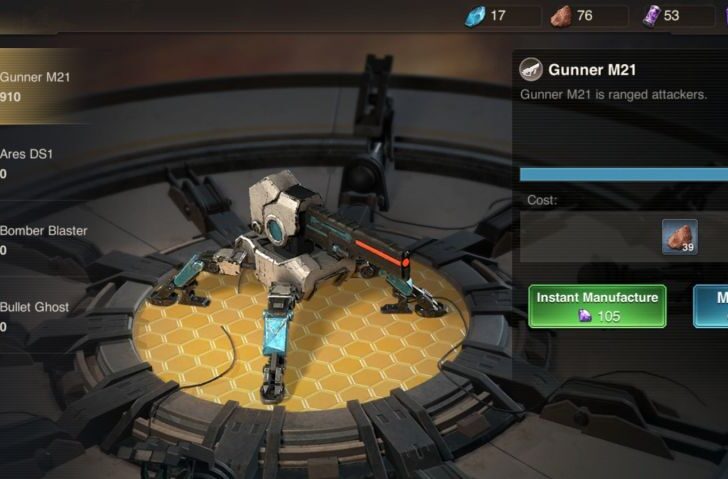This screenshot has width=728, height=479.
Task: Click the ore cost icon showing 39
Action: 680,237
